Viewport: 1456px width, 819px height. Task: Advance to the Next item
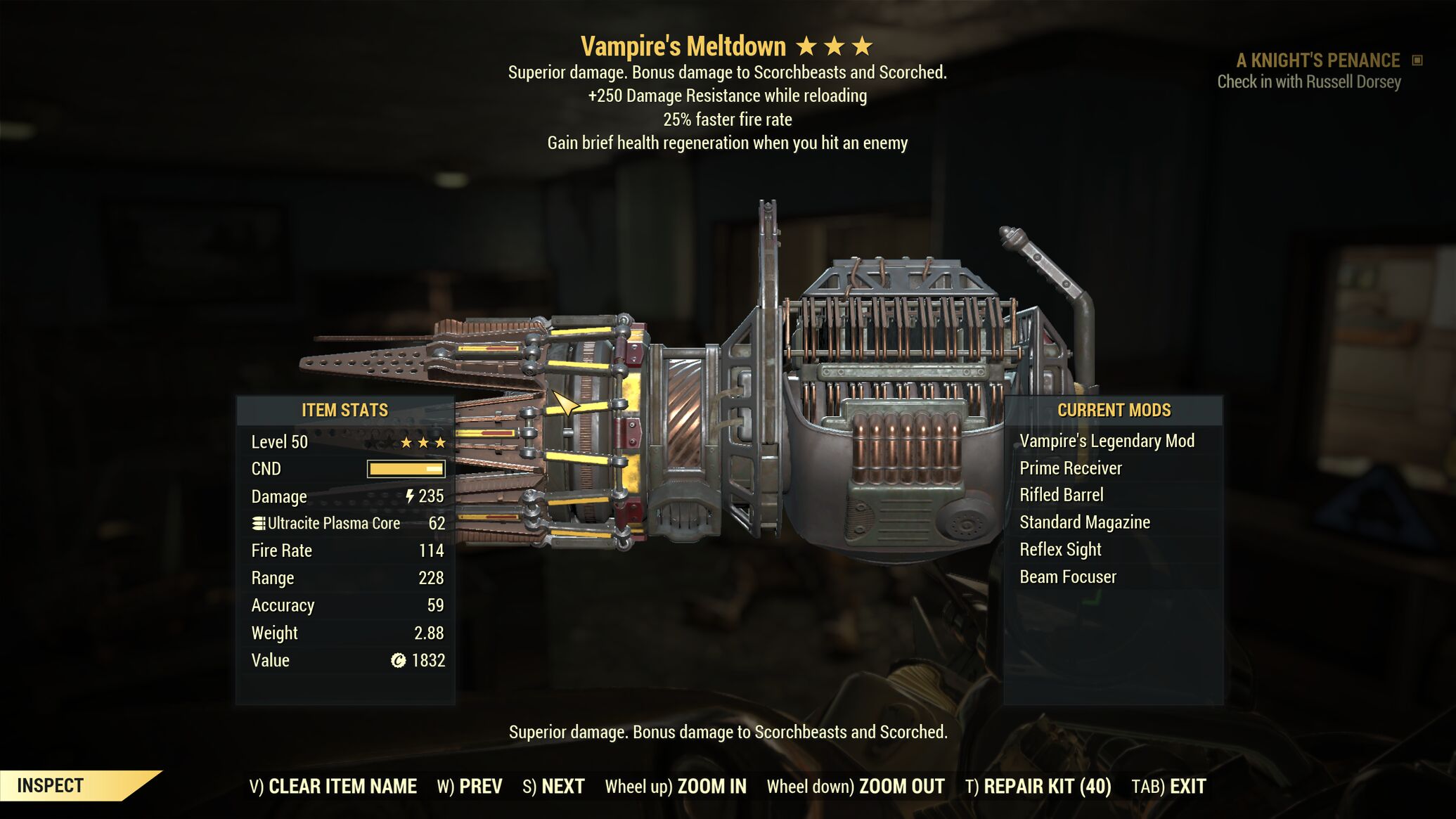tap(553, 786)
